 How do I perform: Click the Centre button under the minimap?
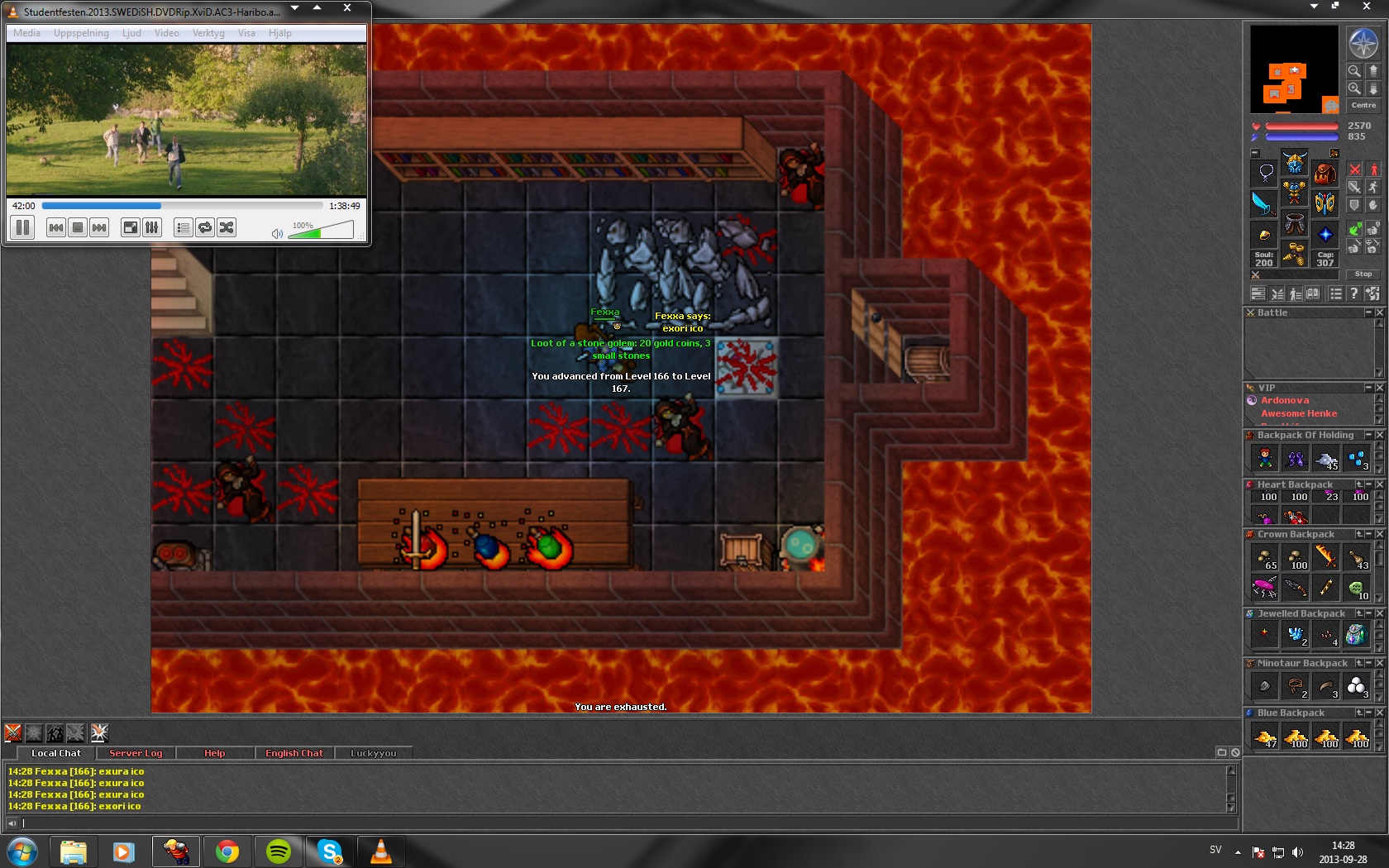tap(1363, 105)
